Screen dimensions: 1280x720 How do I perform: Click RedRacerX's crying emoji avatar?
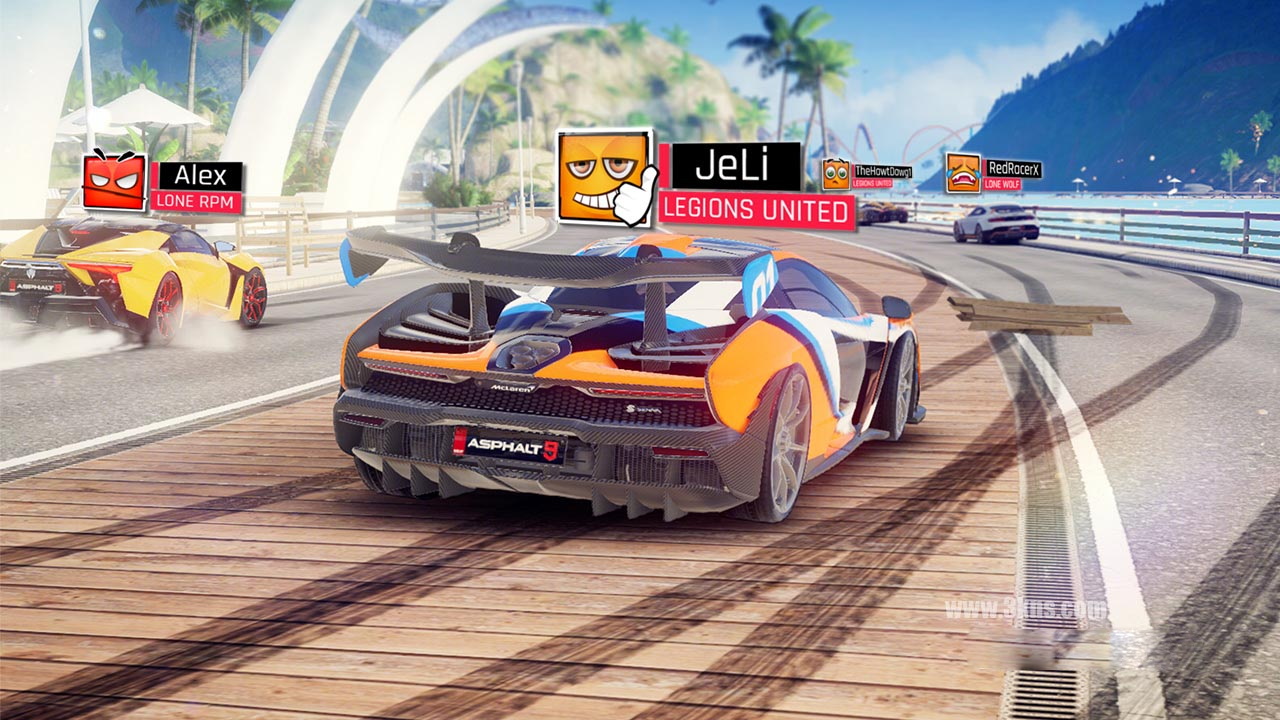pos(962,173)
